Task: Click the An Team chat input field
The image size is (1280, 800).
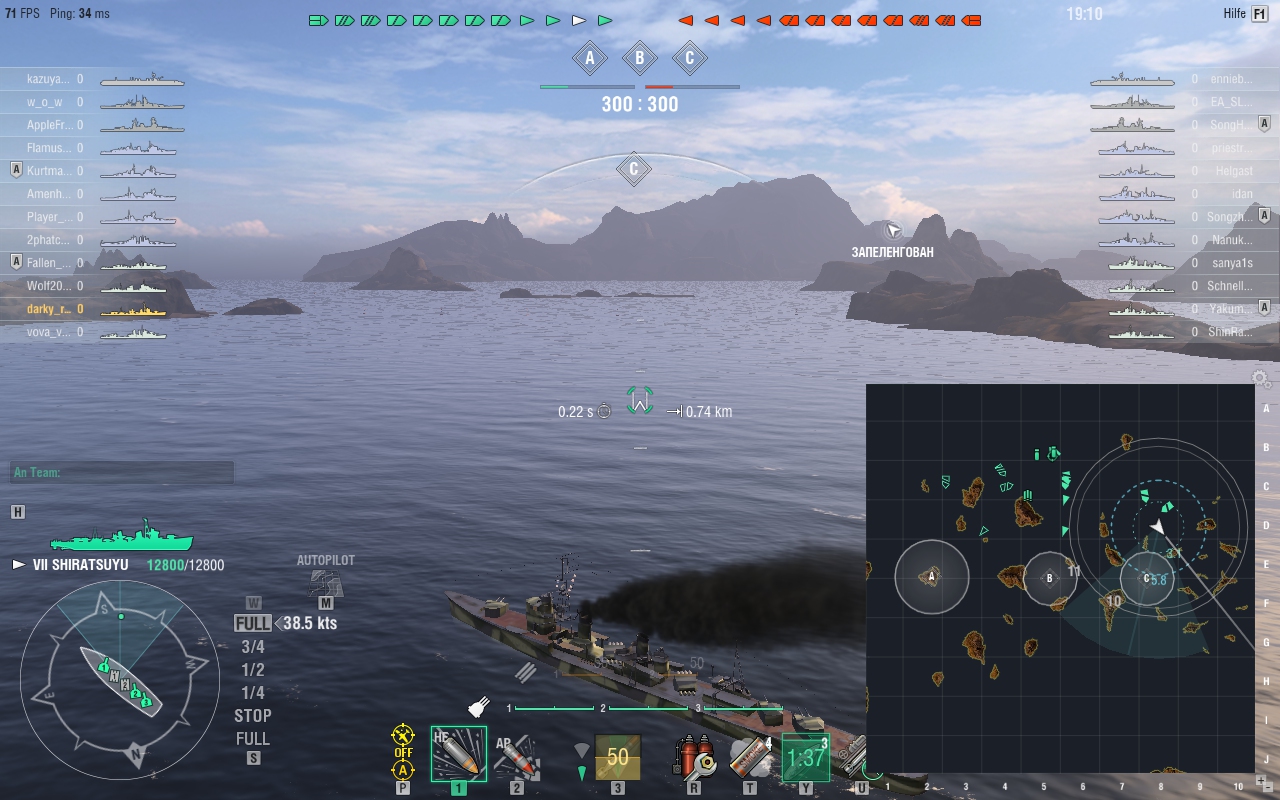Action: (x=120, y=470)
